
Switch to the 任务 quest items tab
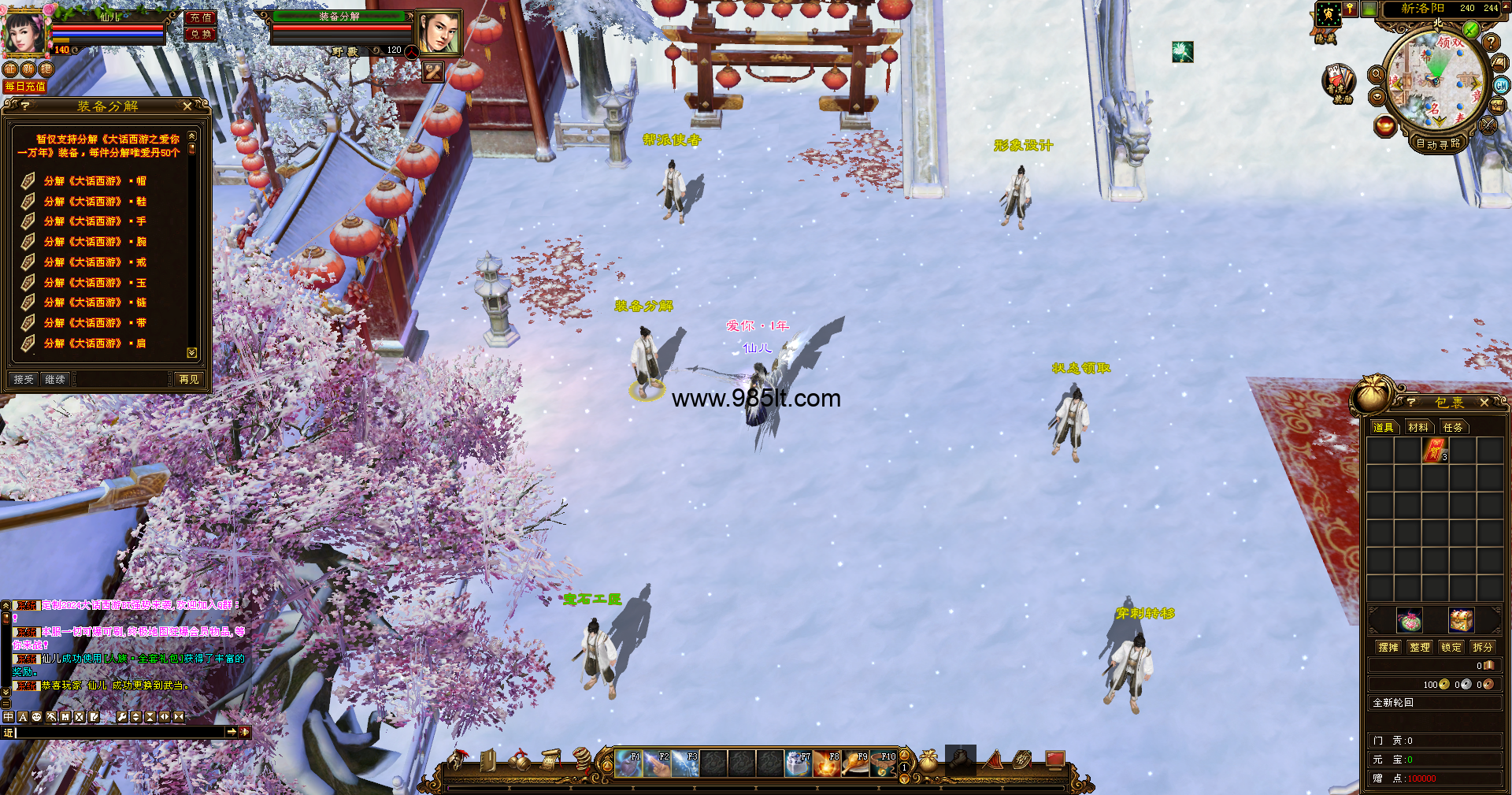[x=1453, y=428]
